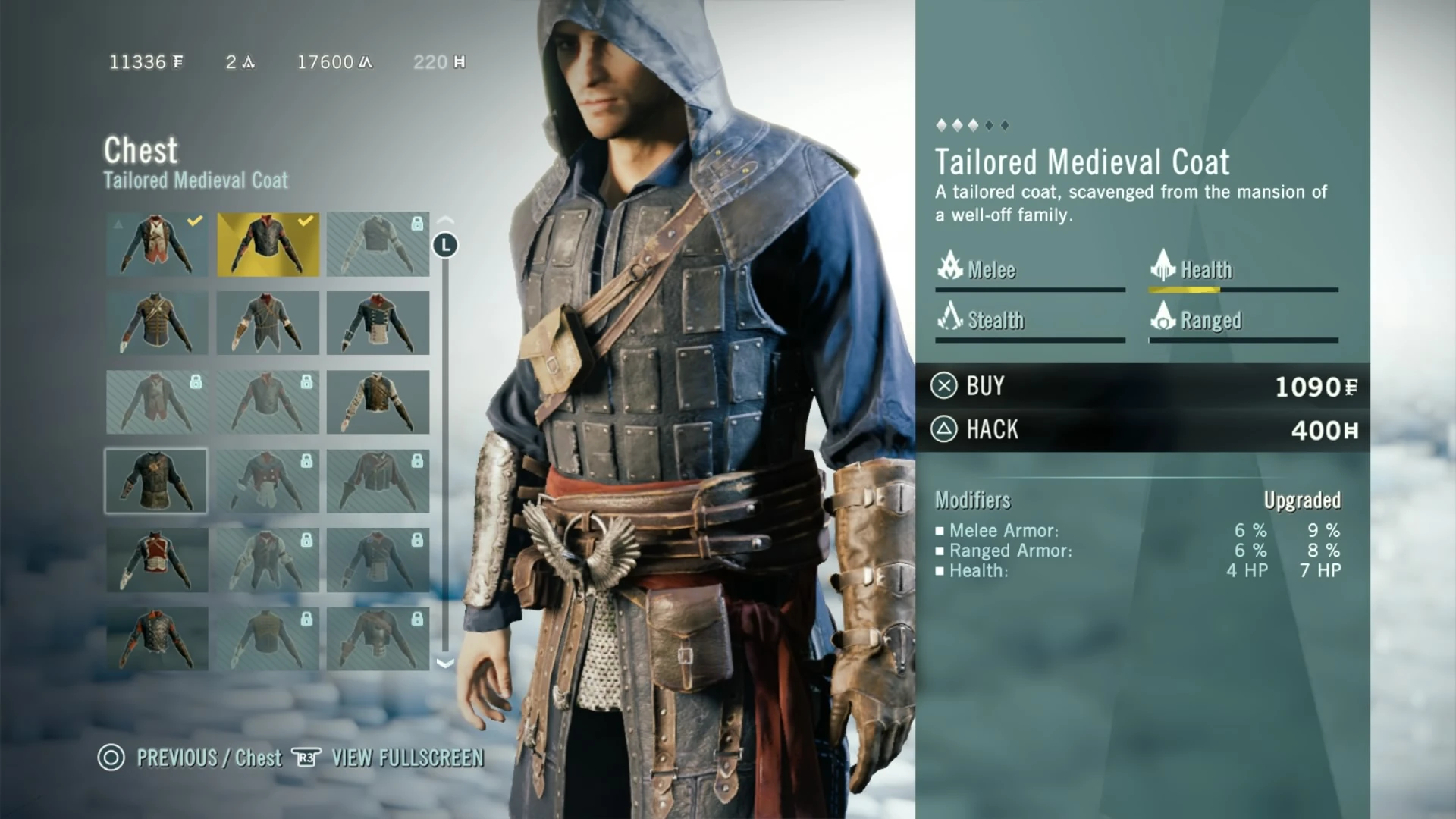The height and width of the screenshot is (819, 1456).
Task: Click the Helix credits icon beside 220
Action: pos(460,63)
